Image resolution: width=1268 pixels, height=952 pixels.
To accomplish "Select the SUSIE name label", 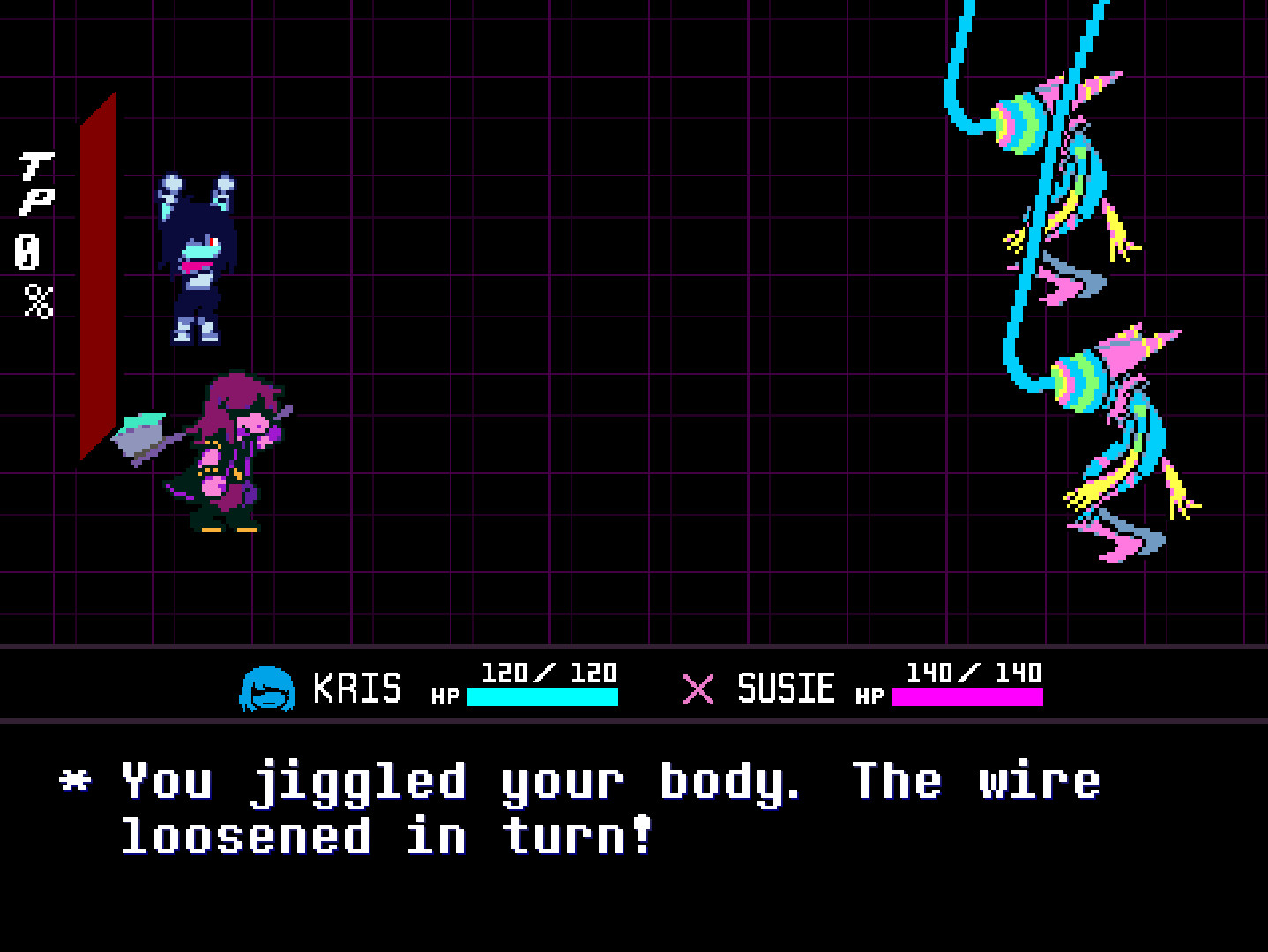I will point(785,688).
